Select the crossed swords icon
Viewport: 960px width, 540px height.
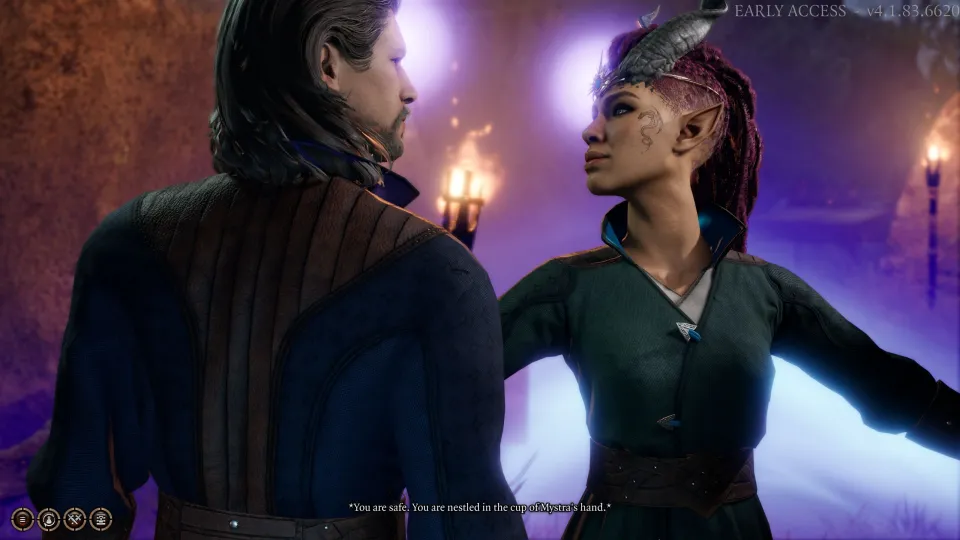[x=75, y=519]
